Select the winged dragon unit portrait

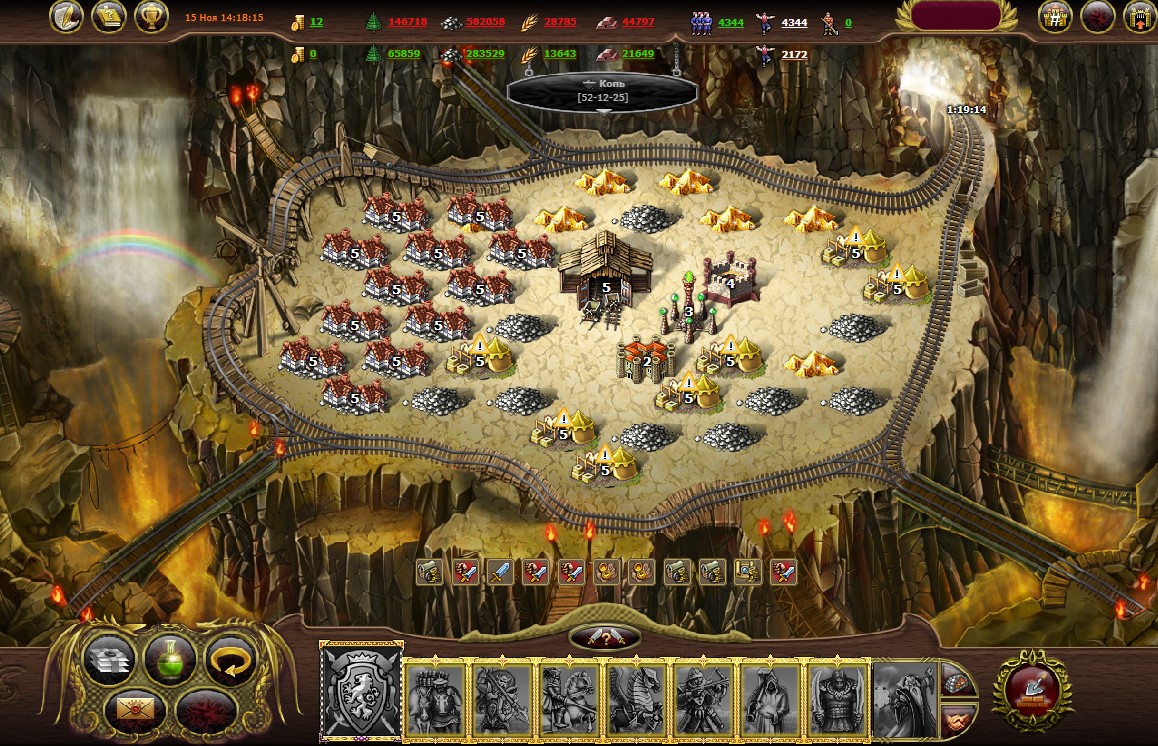click(636, 697)
